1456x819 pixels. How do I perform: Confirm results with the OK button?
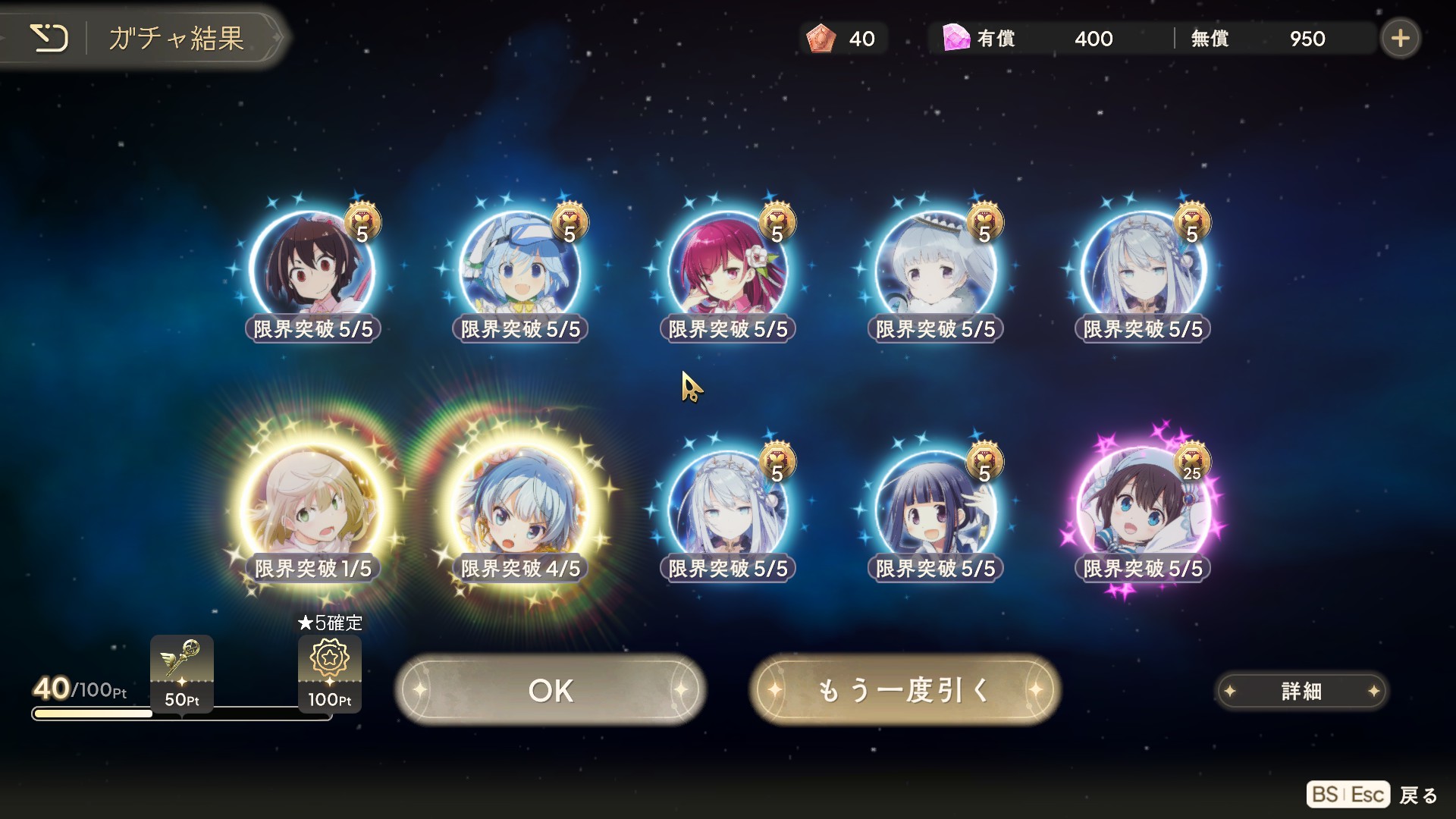coord(551,690)
